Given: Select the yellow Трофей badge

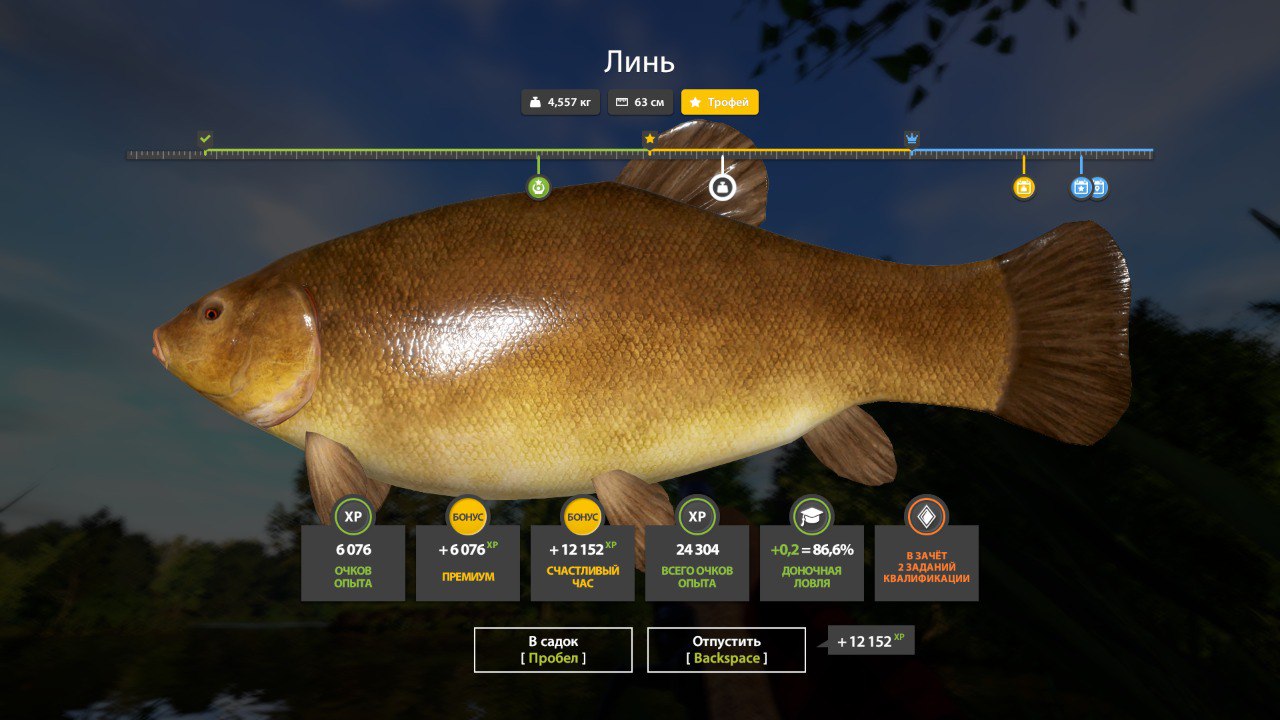Looking at the screenshot, I should pos(720,102).
